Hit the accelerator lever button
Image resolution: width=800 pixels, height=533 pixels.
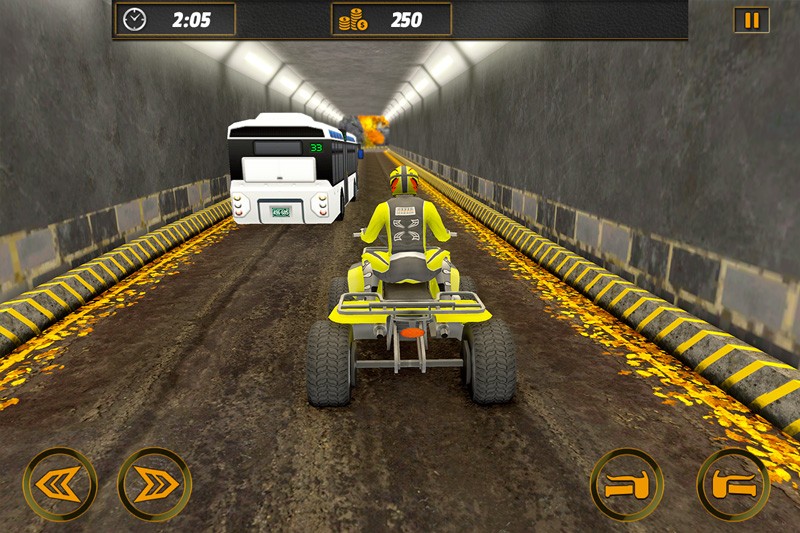click(733, 484)
